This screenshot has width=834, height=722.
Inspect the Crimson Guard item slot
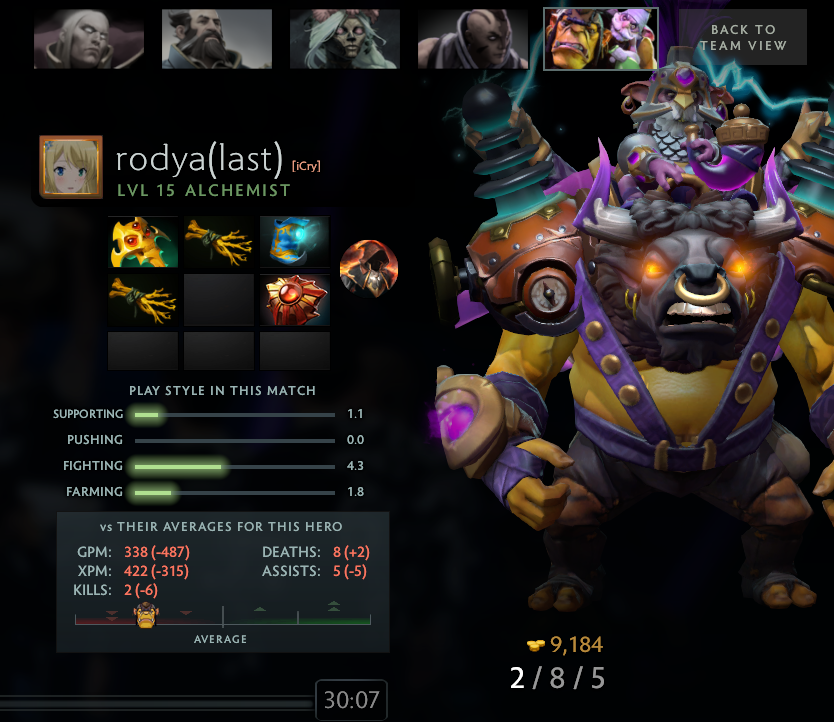[295, 300]
